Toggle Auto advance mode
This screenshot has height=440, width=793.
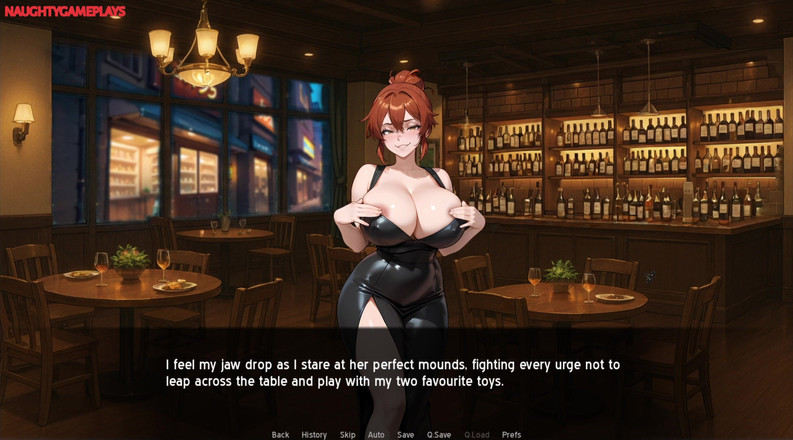coord(376,435)
